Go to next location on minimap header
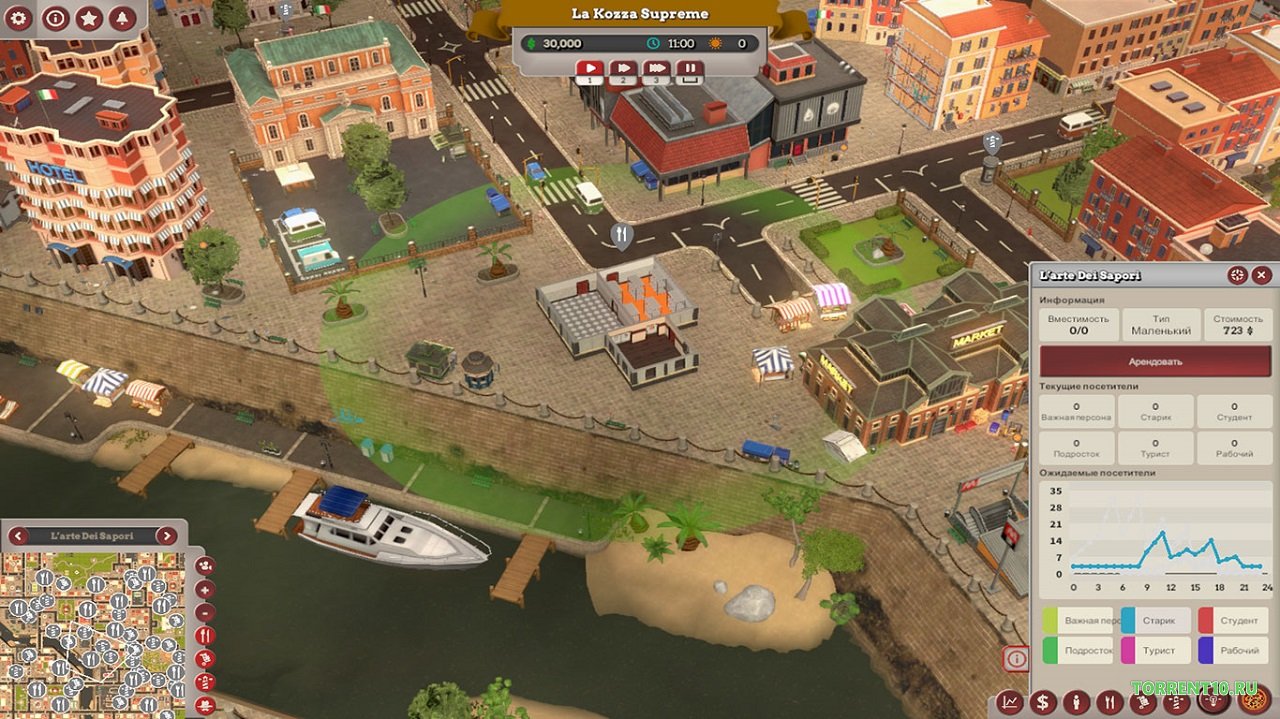This screenshot has height=719, width=1280. click(x=166, y=536)
